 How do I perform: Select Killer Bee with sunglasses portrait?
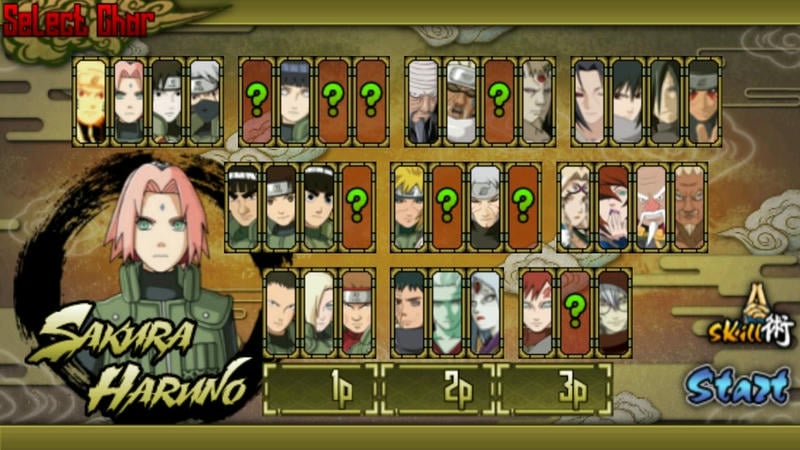(x=461, y=102)
